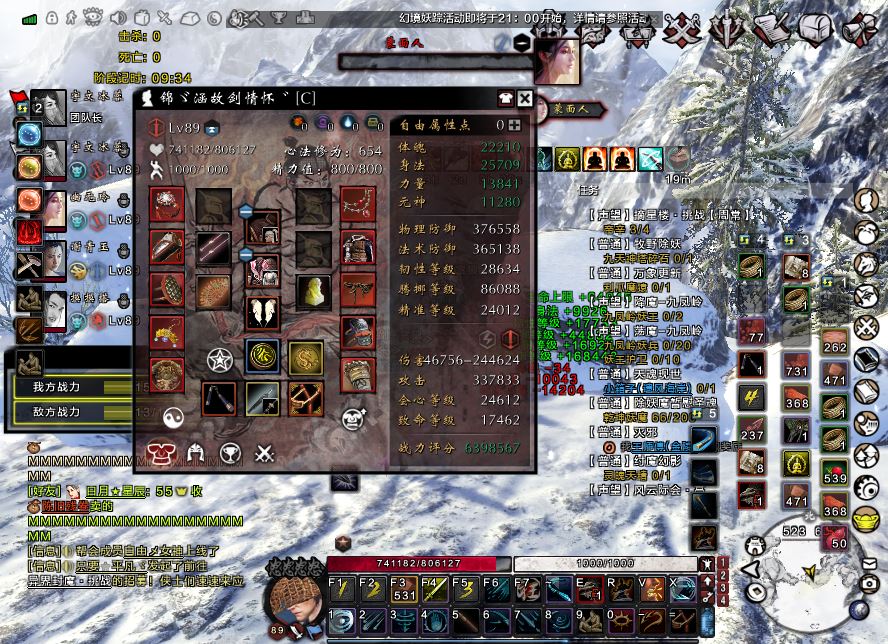Open the treasure chest menu icon
888x644 pixels.
coord(813,29)
